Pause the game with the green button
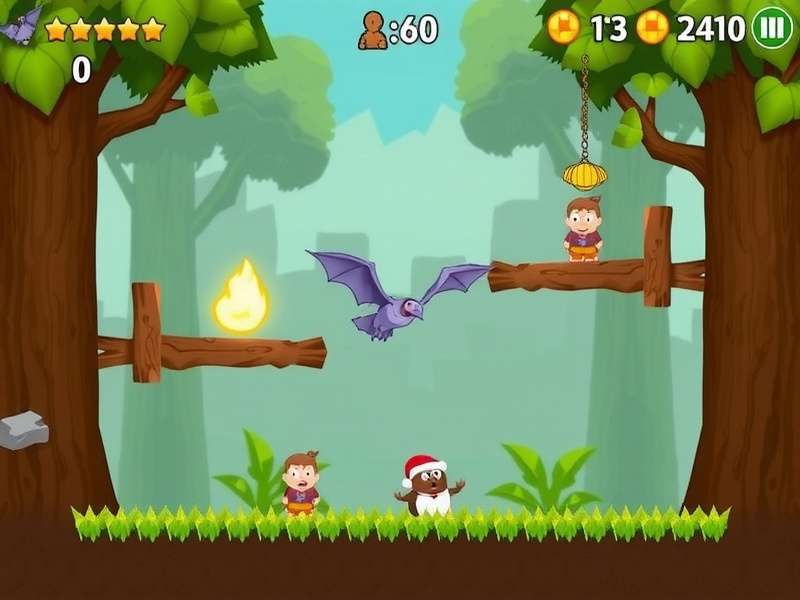This screenshot has width=800, height=600. point(771,27)
